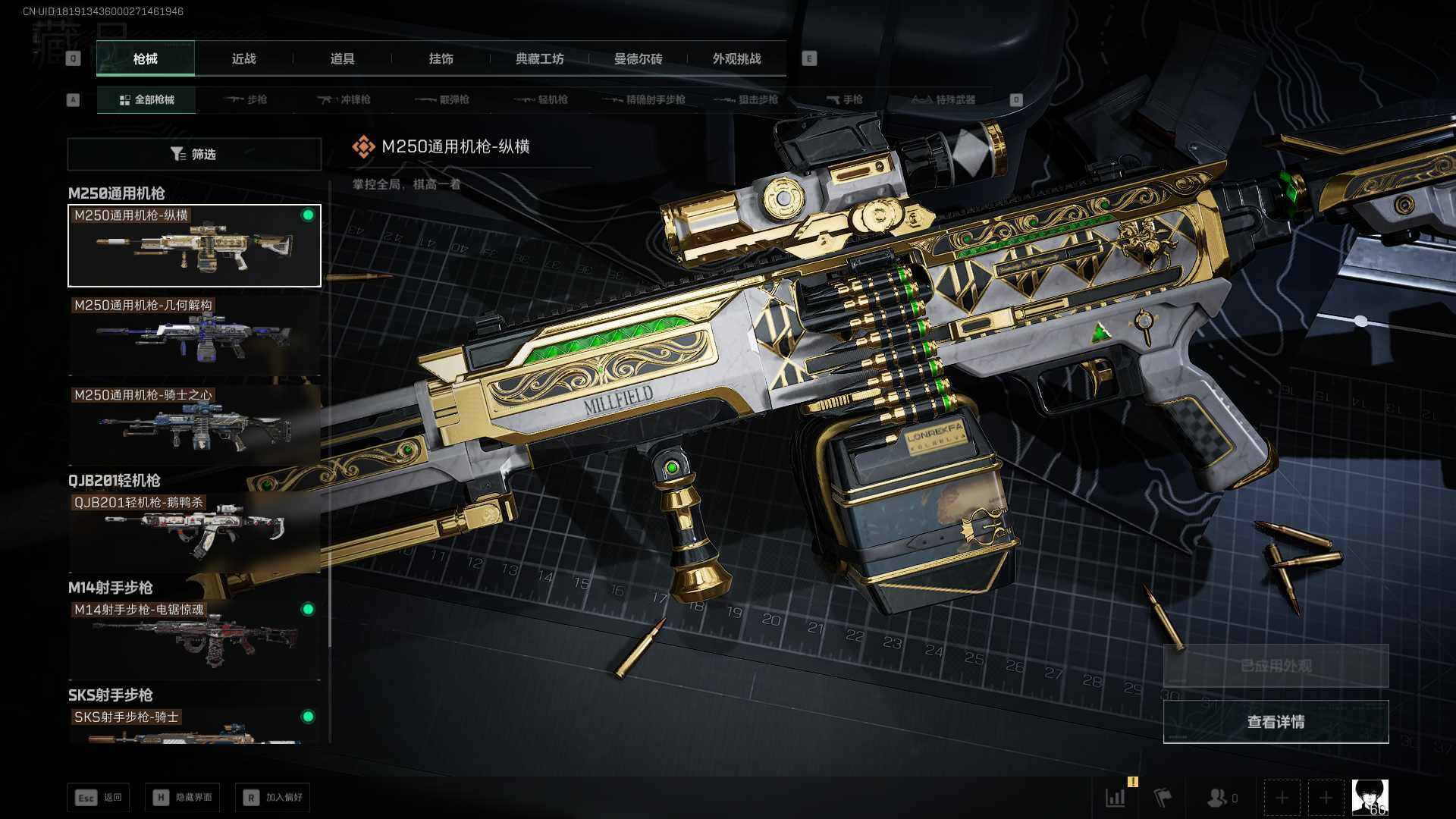Open the 曼德尔砖 tab
The image size is (1456, 819).
pos(638,58)
